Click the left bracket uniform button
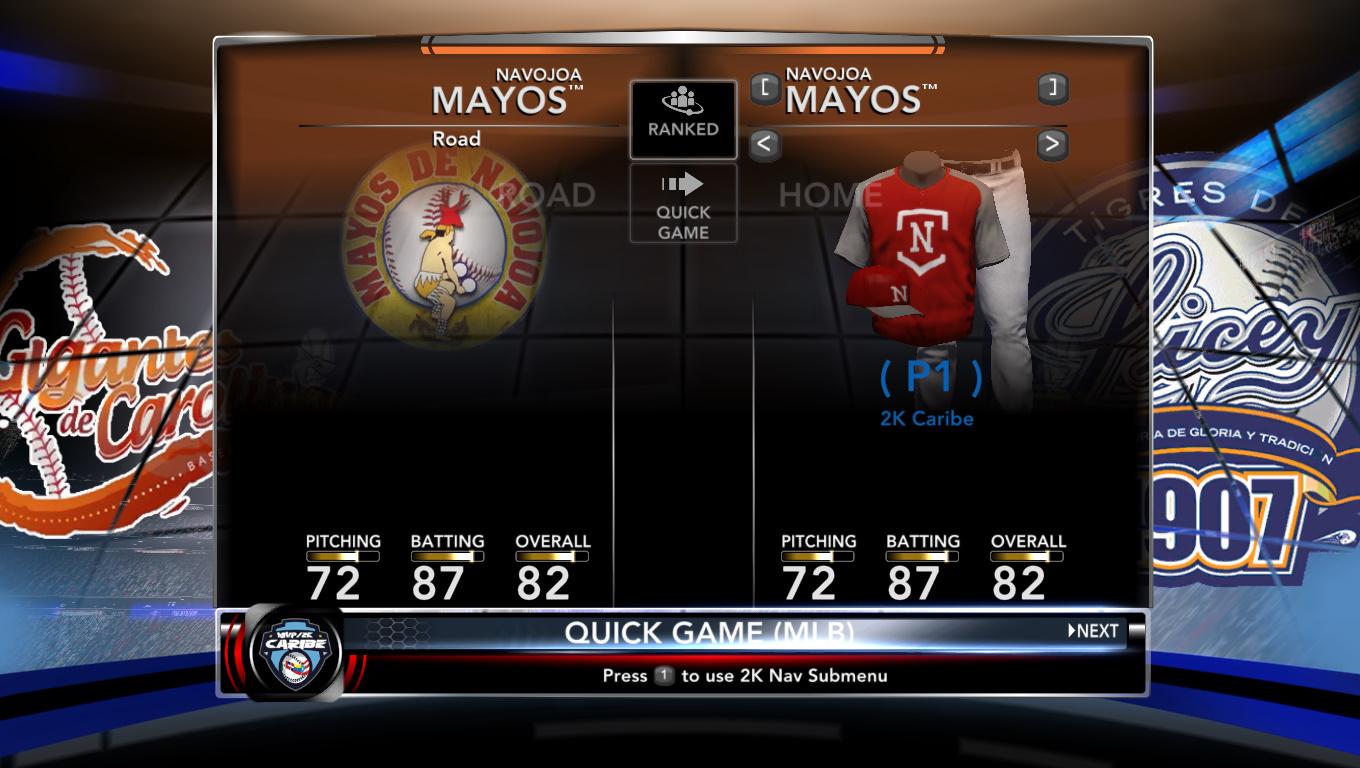This screenshot has height=768, width=1360. 764,88
